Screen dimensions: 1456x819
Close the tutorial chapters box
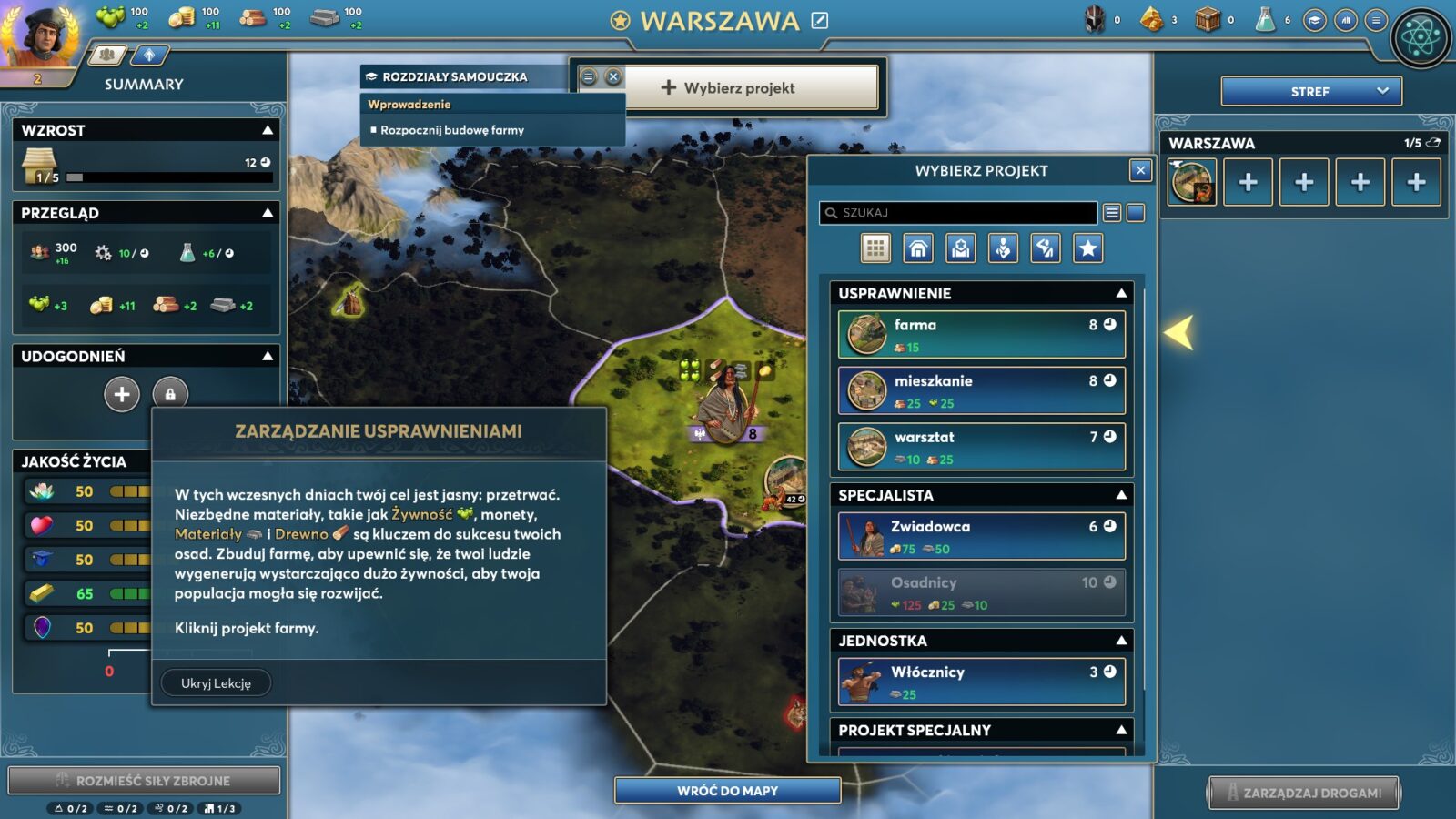click(x=613, y=77)
